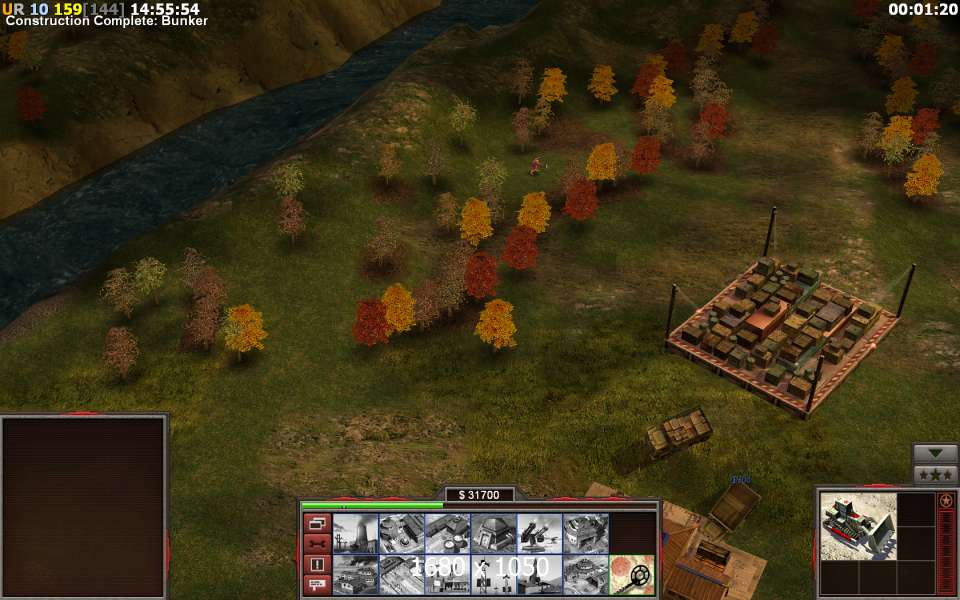Open the chat message button

(x=316, y=585)
